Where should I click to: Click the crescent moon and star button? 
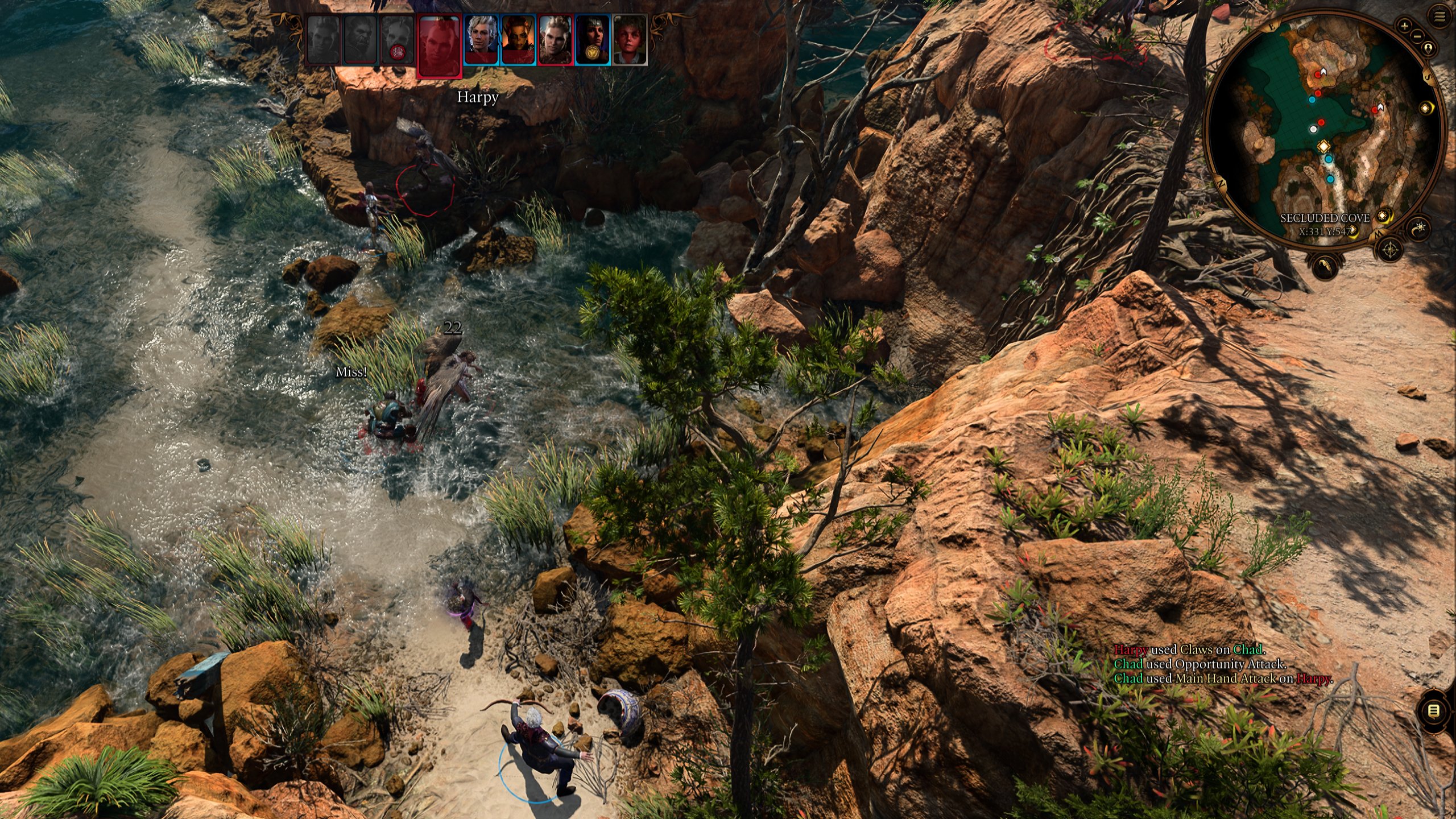coord(1420,228)
